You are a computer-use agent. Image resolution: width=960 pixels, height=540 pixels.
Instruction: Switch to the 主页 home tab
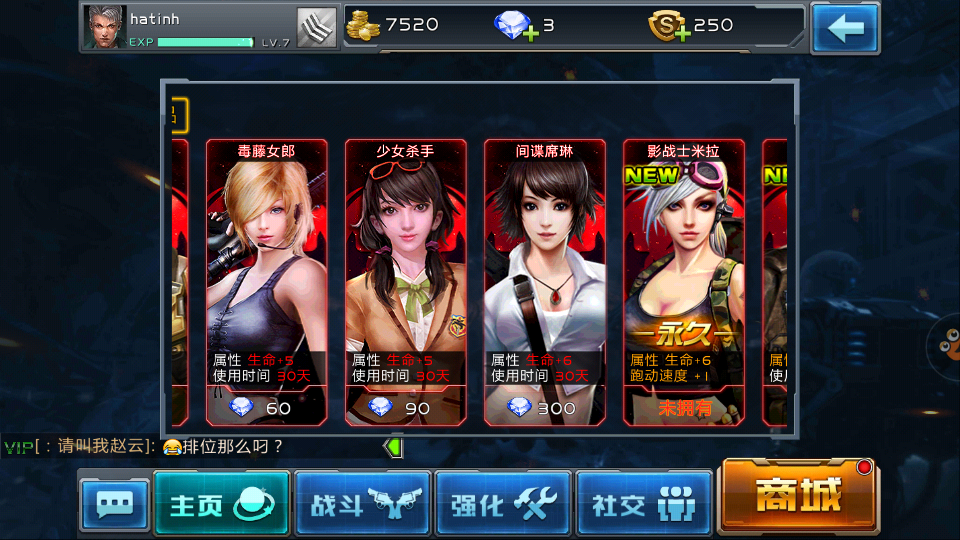(220, 504)
